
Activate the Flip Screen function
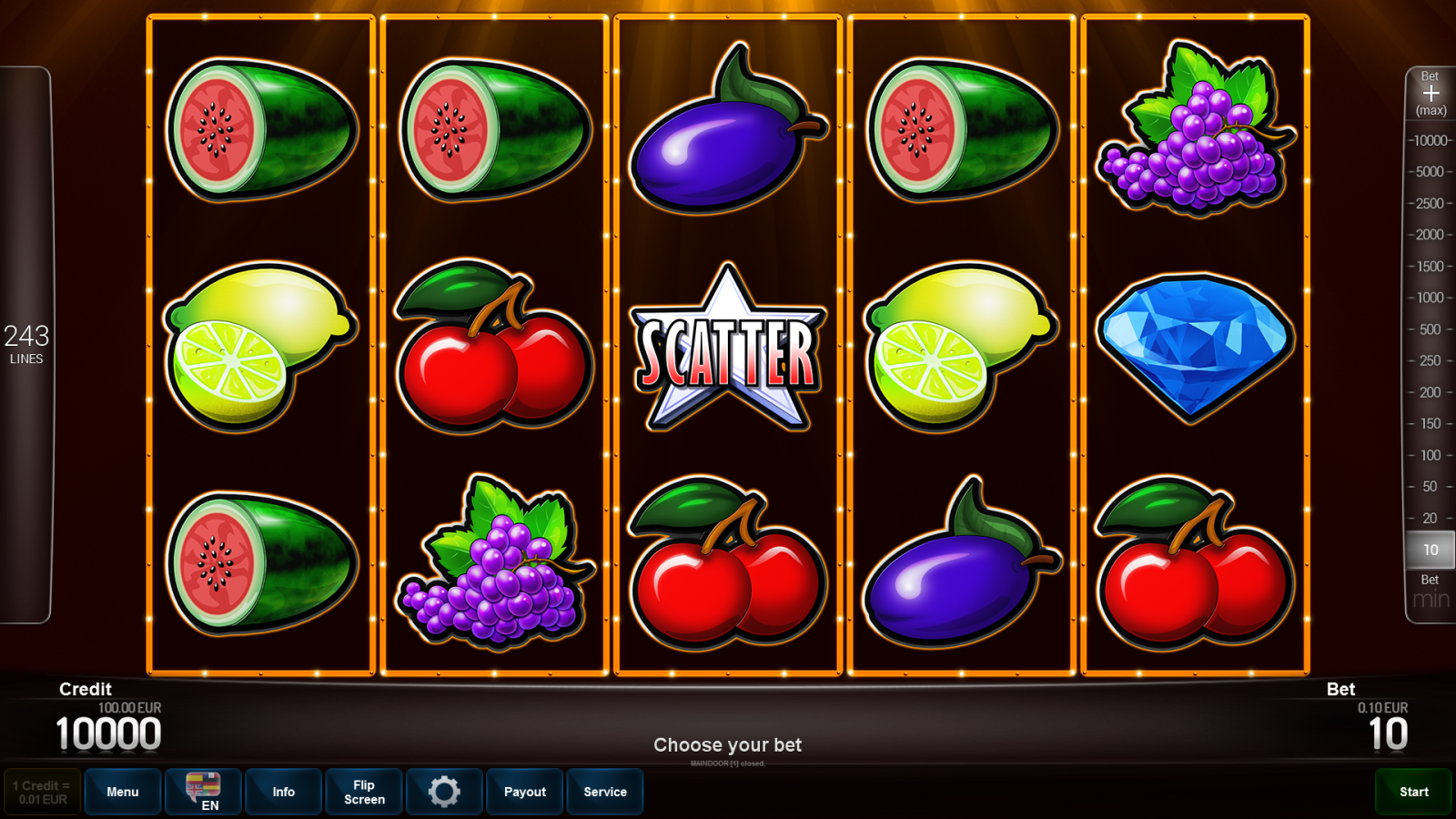[x=363, y=792]
